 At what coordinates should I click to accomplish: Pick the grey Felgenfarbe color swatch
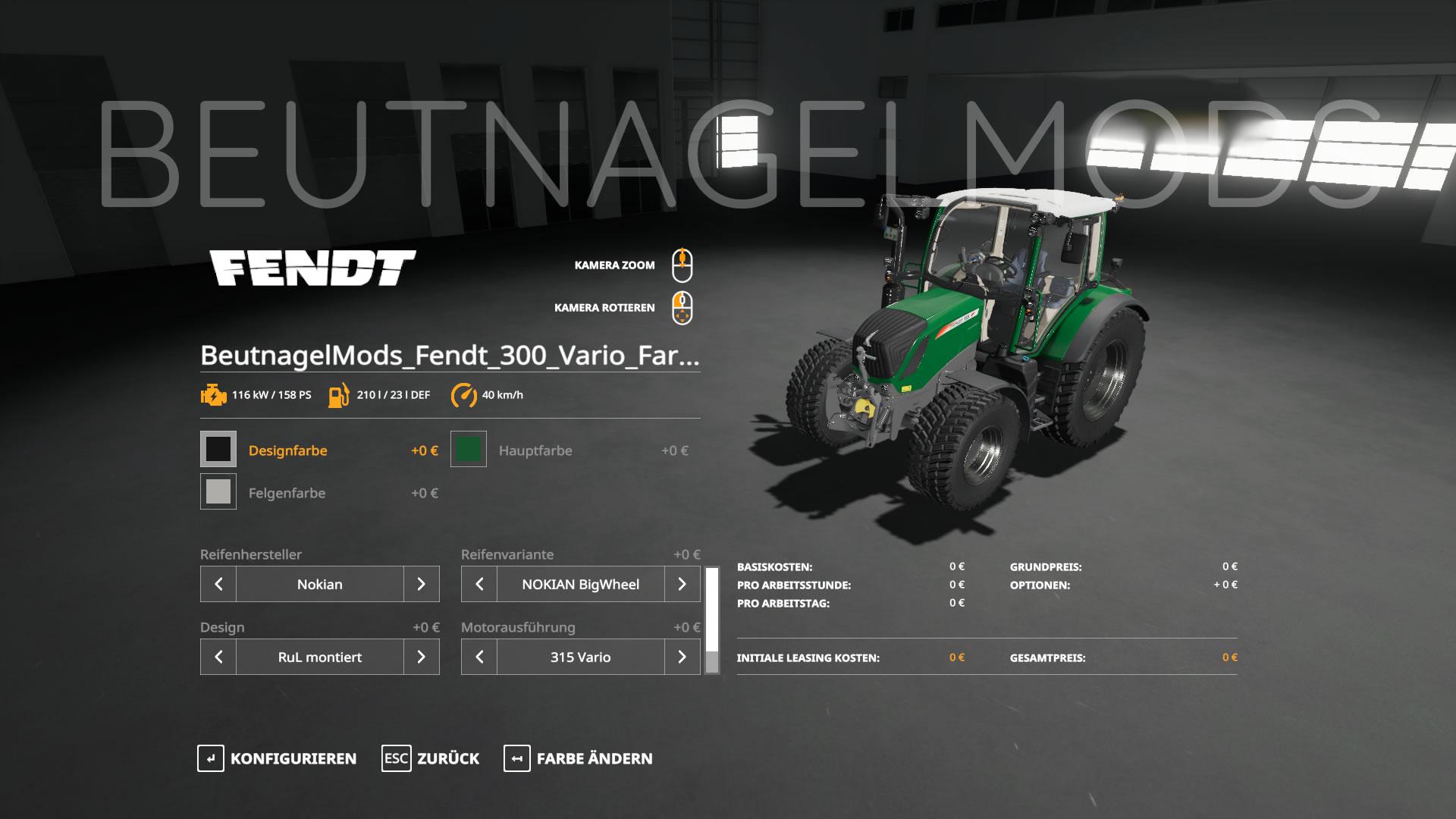[218, 492]
